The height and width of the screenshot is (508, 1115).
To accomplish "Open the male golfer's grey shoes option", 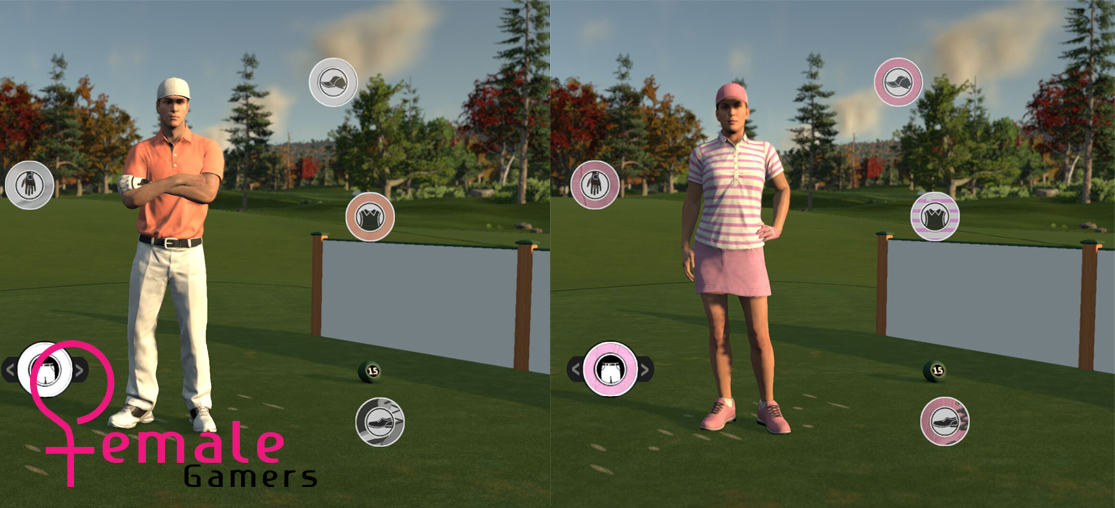I will click(x=380, y=422).
